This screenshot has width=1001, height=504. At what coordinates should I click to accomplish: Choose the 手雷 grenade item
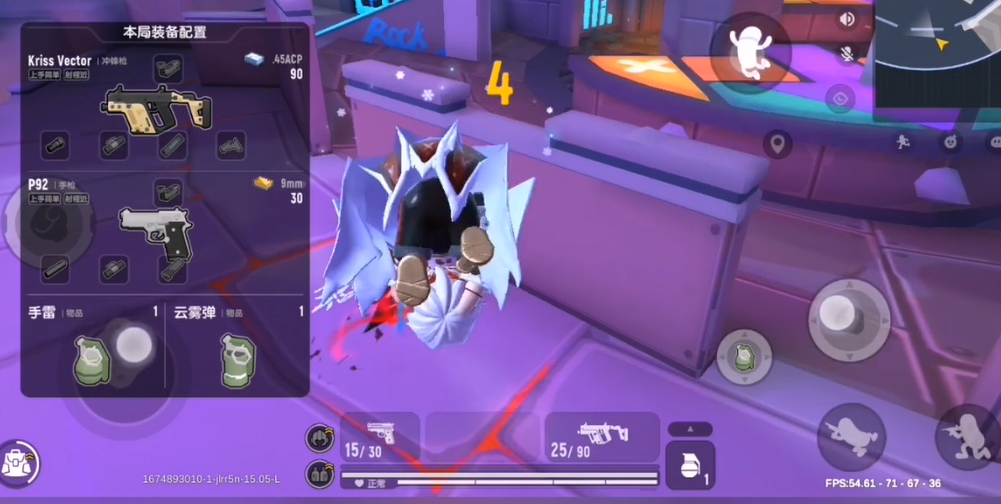pos(91,358)
